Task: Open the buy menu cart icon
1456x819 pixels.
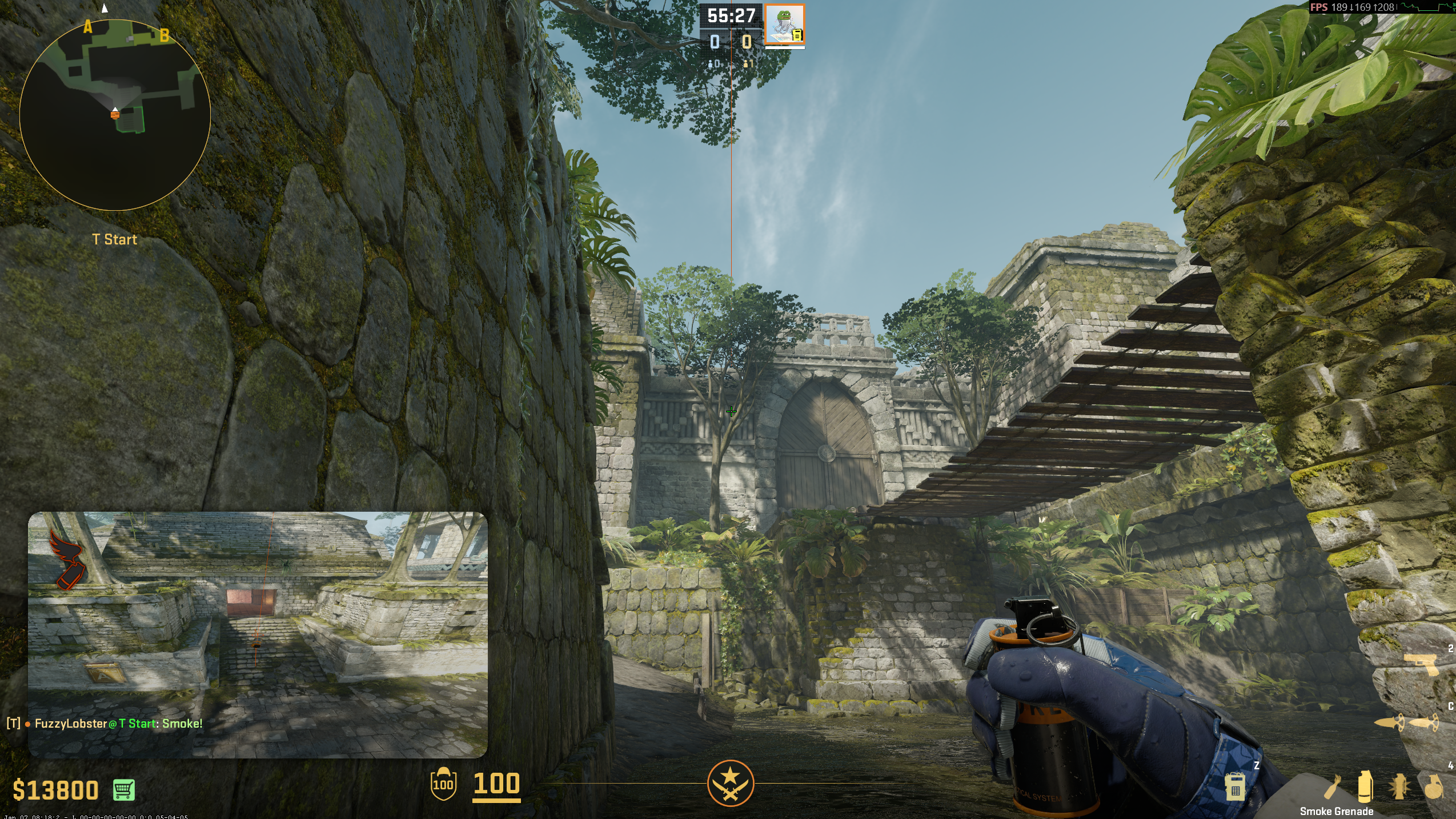Action: pos(124,790)
